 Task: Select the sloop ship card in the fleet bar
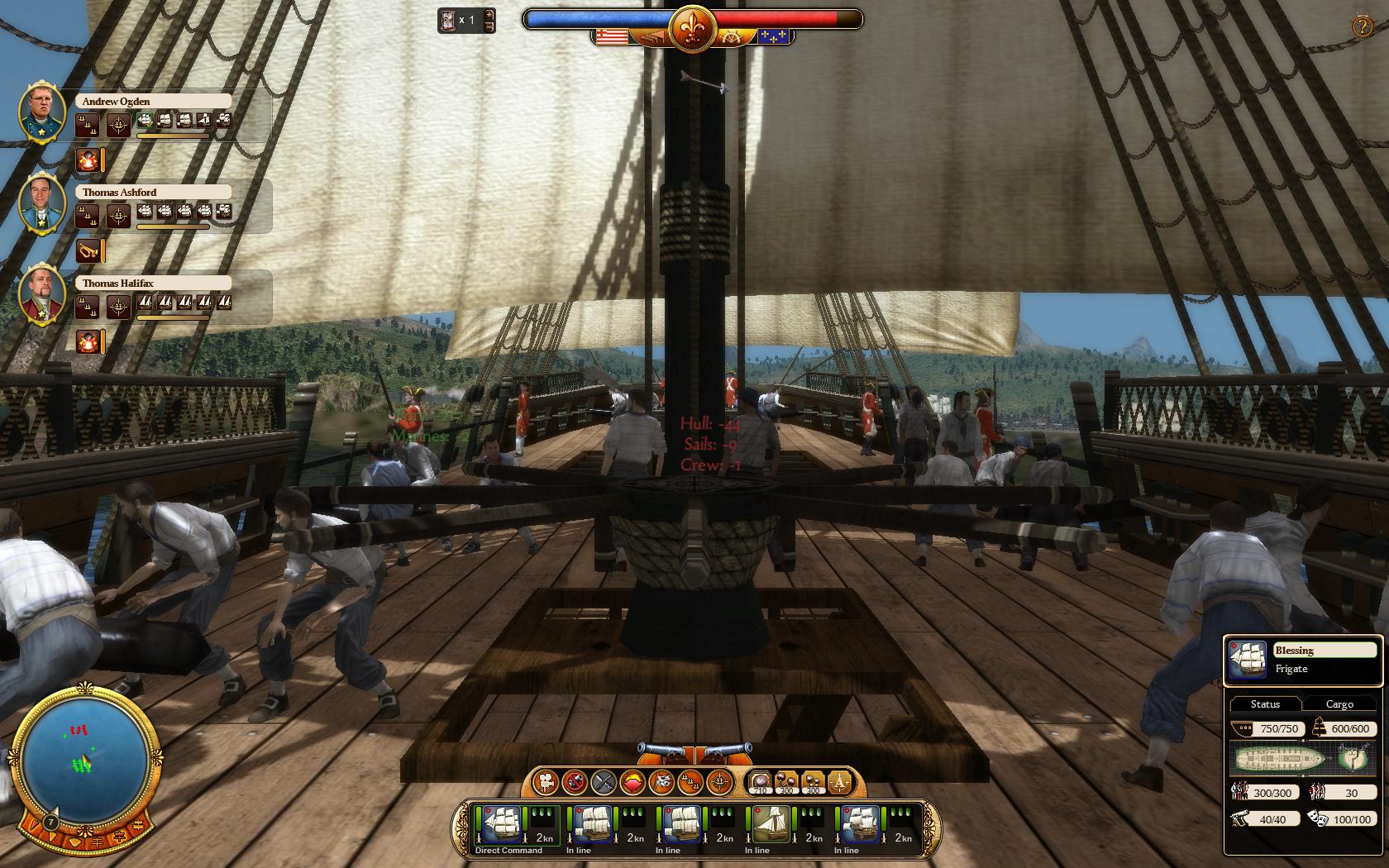pyautogui.click(x=770, y=826)
